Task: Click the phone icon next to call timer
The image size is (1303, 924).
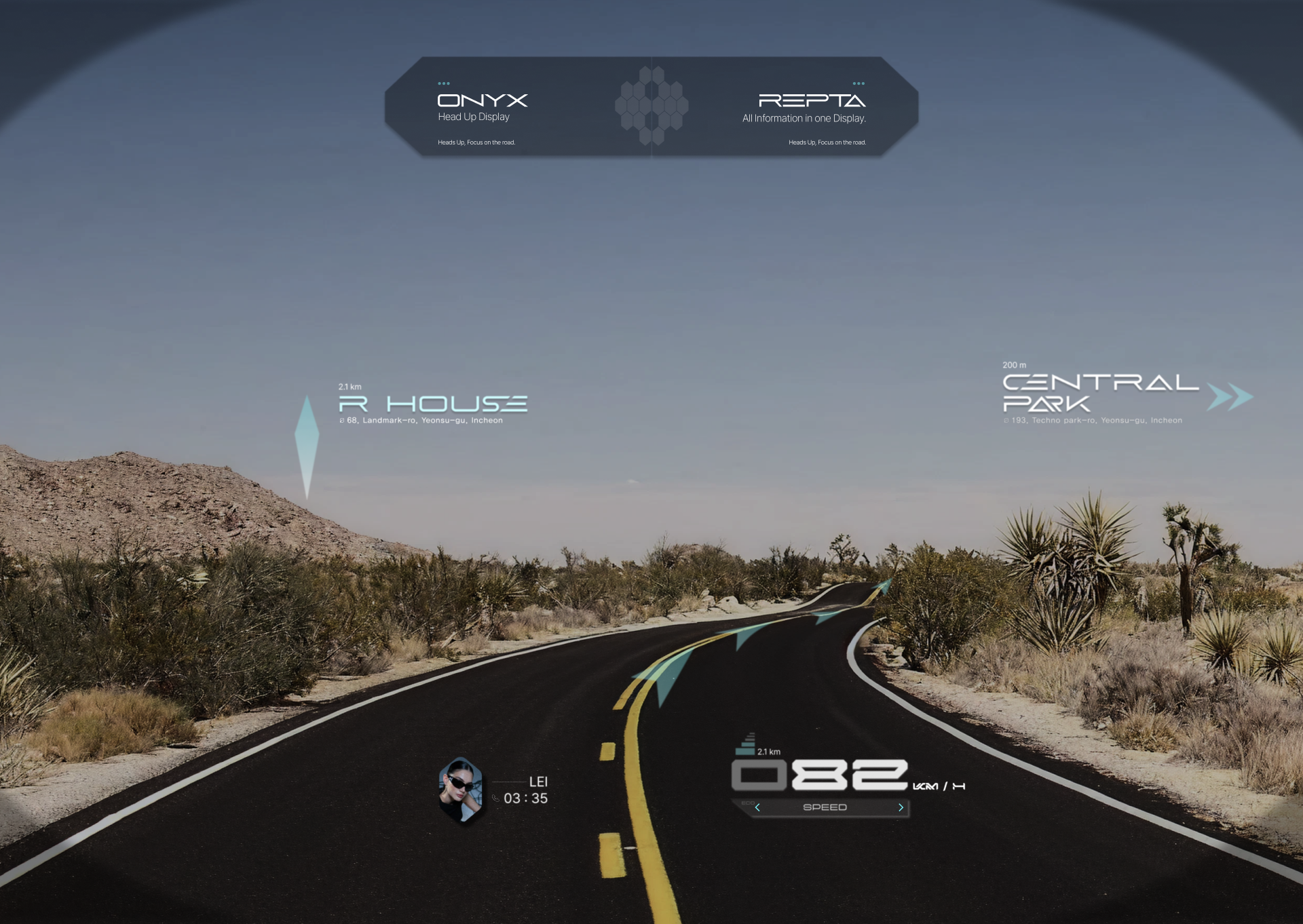Action: point(495,798)
